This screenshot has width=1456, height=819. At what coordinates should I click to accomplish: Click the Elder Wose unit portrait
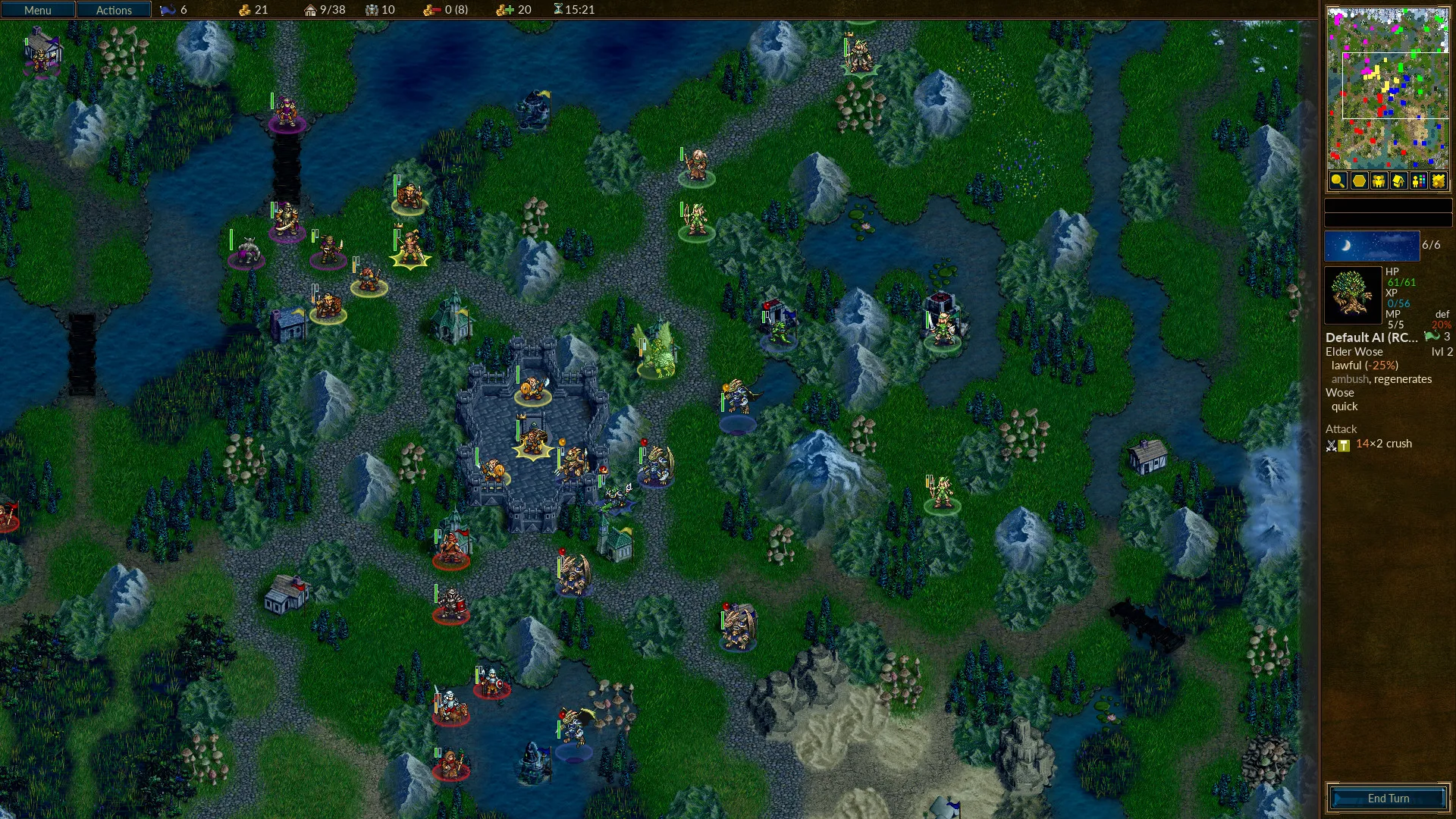pos(1354,296)
